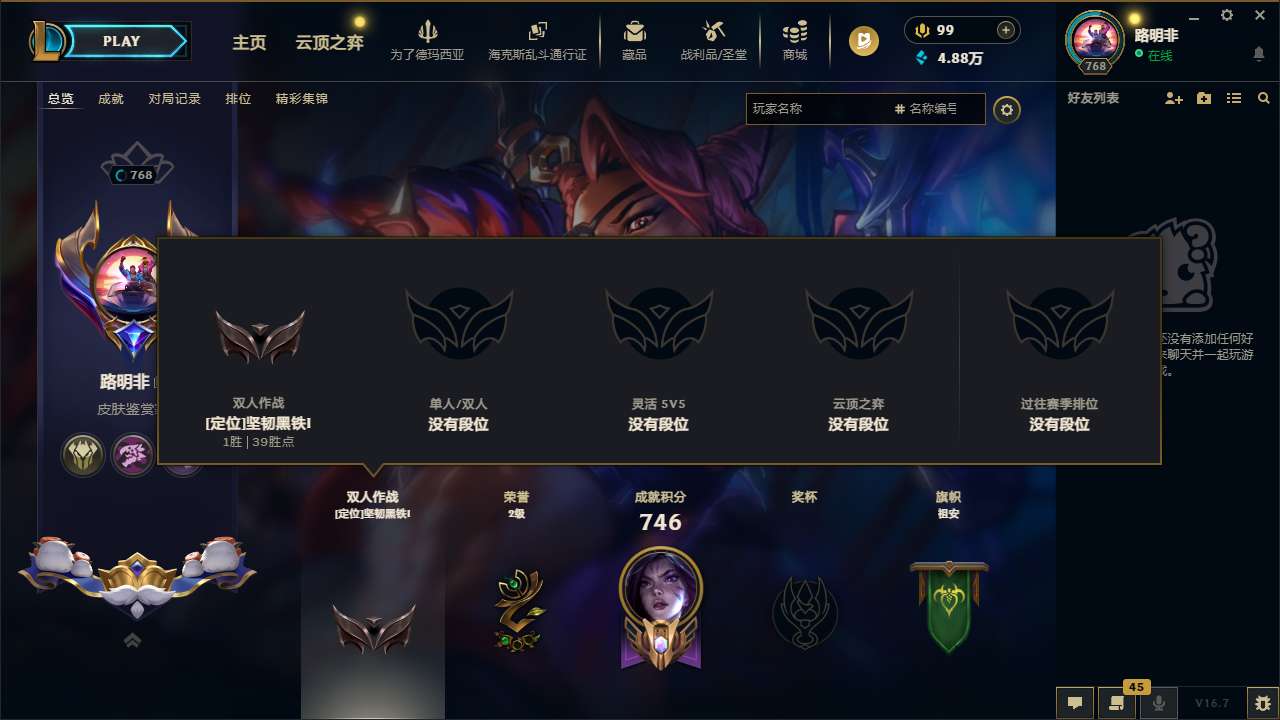Click the PLAY button
1280x720 pixels.
tap(120, 40)
